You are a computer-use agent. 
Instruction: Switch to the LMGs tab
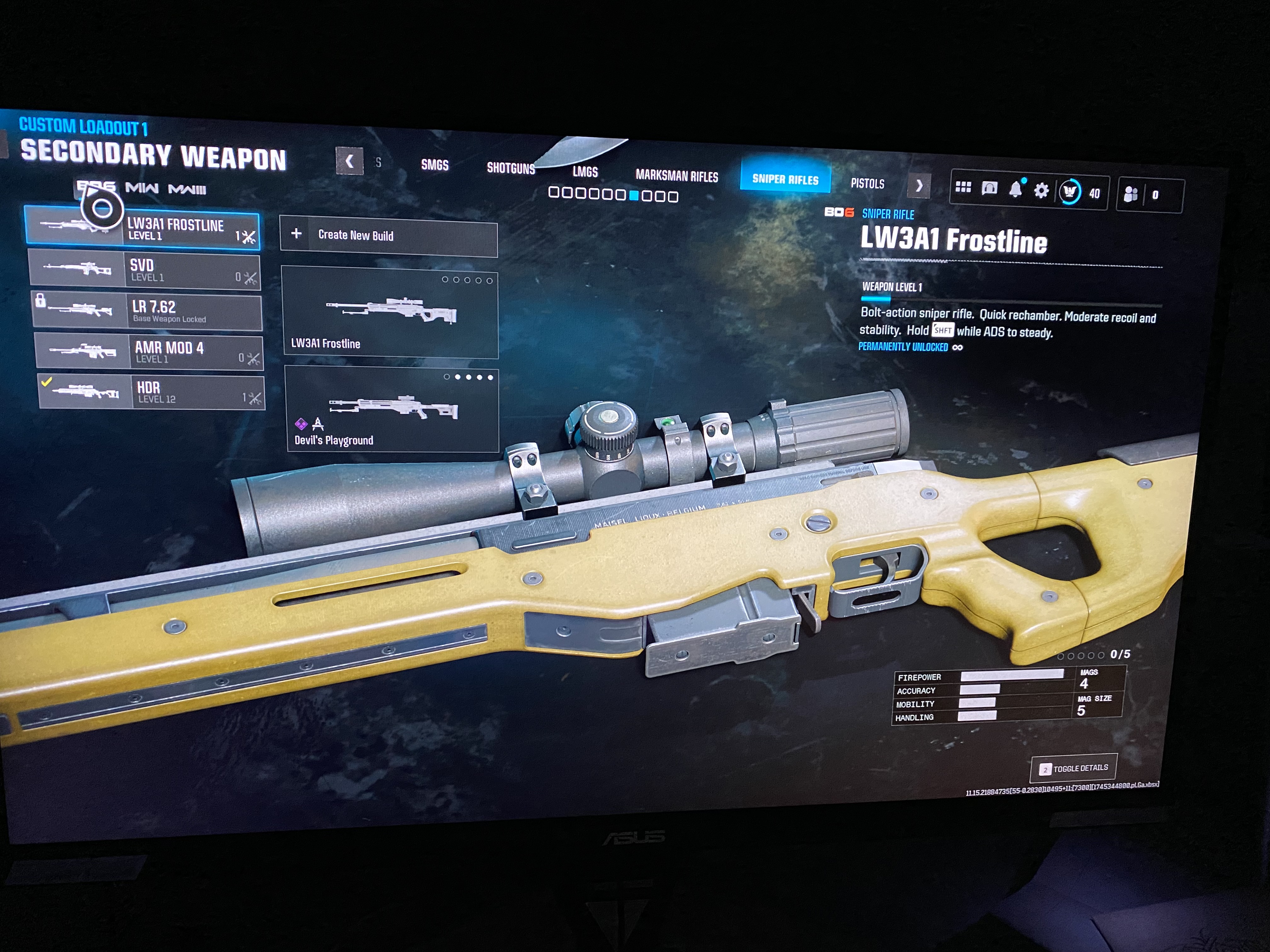pos(585,172)
